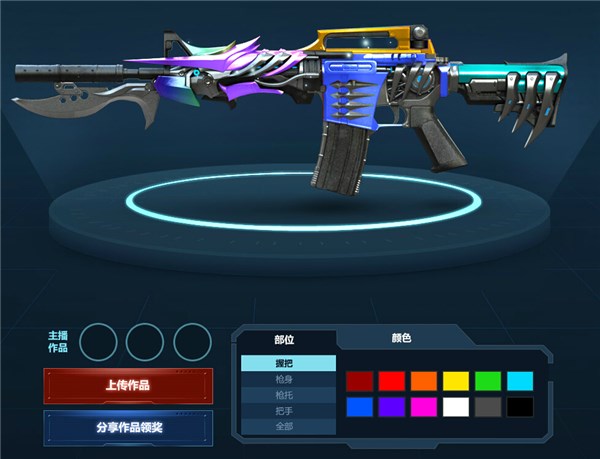Select the black color swatch

(x=520, y=407)
